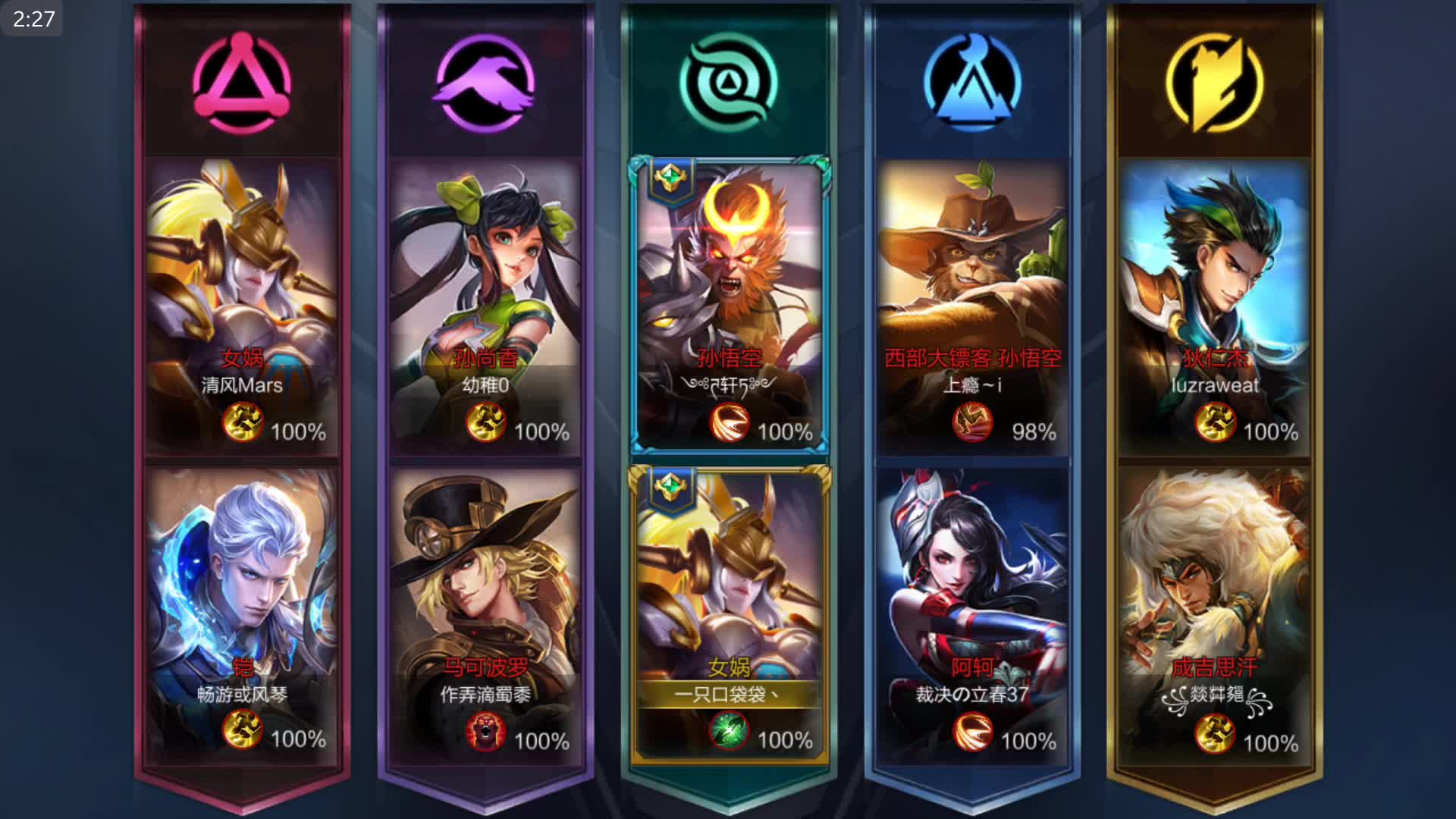Click the summoner spell icon beside 98%
The width and height of the screenshot is (1456, 819).
pos(972,422)
